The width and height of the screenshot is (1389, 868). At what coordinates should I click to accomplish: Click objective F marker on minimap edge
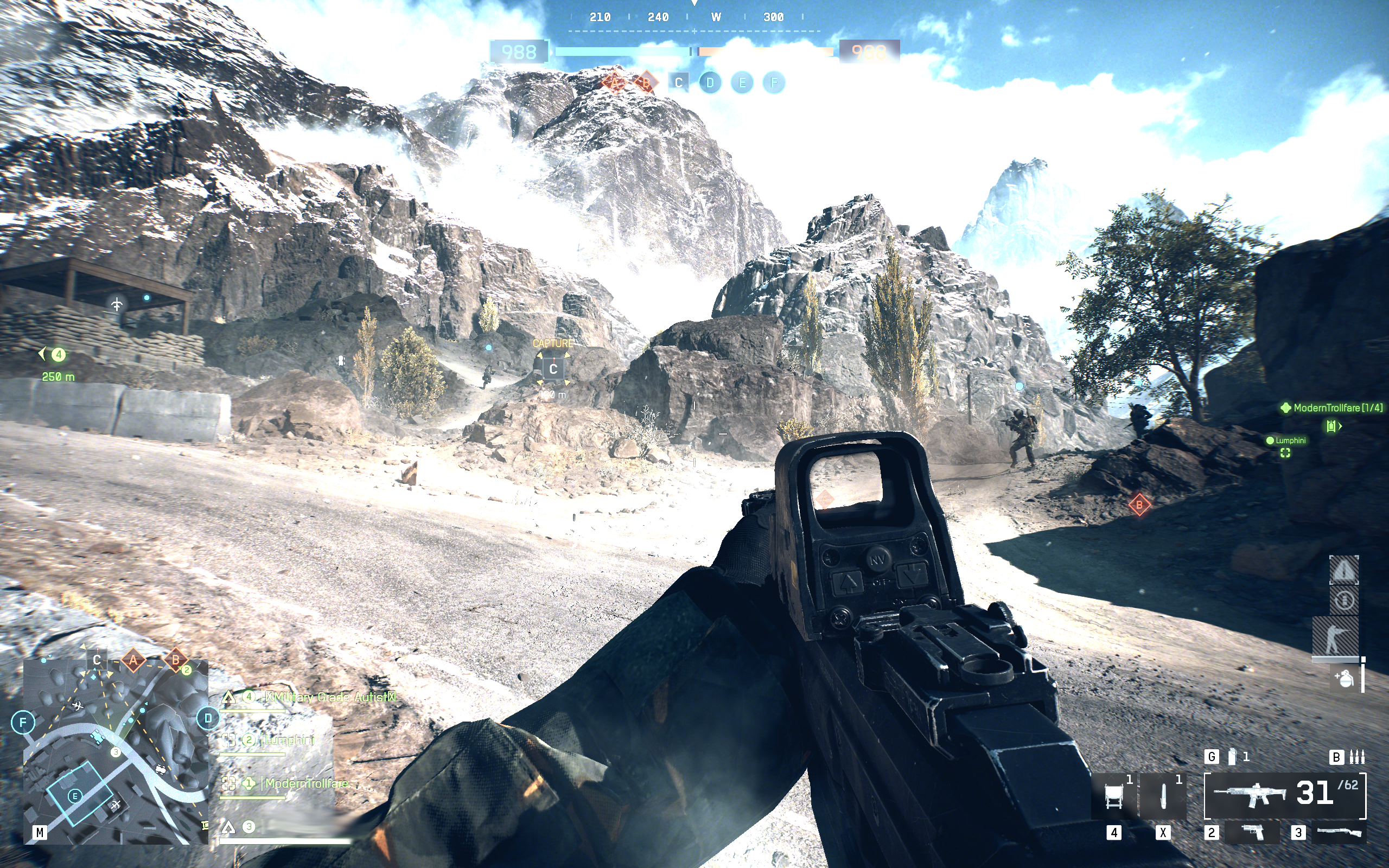23,722
